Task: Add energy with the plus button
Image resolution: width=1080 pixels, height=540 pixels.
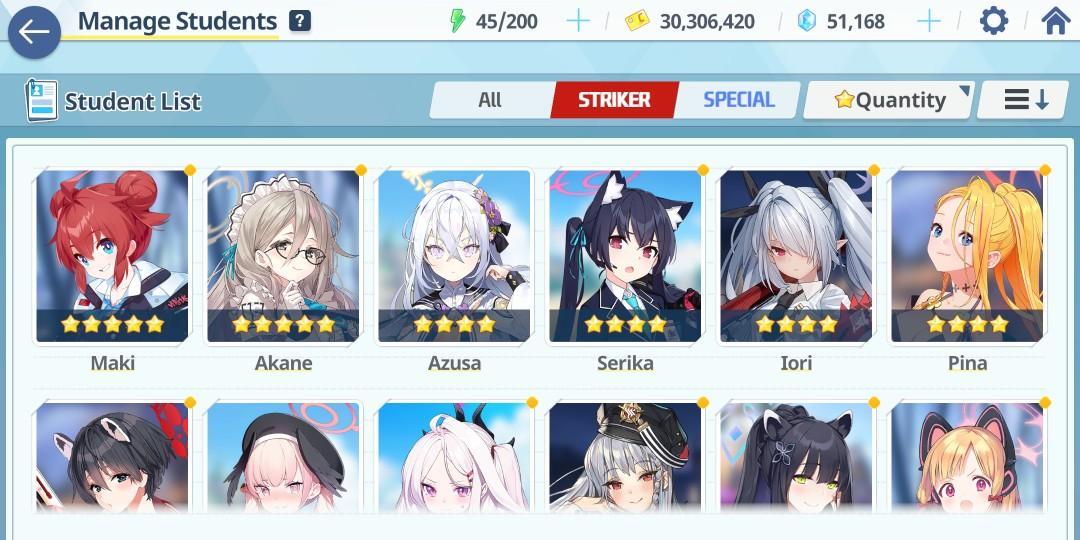Action: (578, 21)
